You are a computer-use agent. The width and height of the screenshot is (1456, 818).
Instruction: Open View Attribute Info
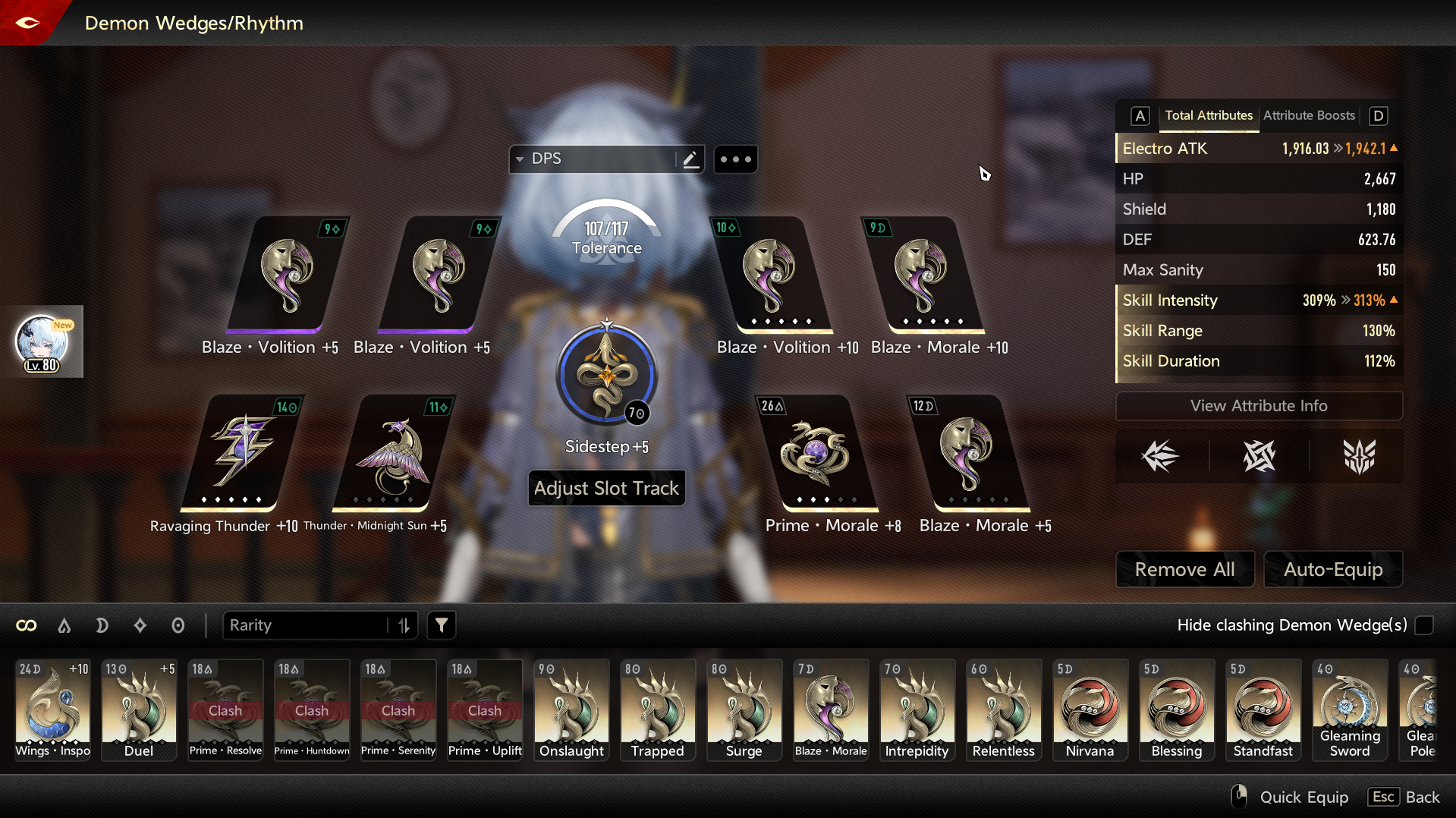click(x=1258, y=406)
